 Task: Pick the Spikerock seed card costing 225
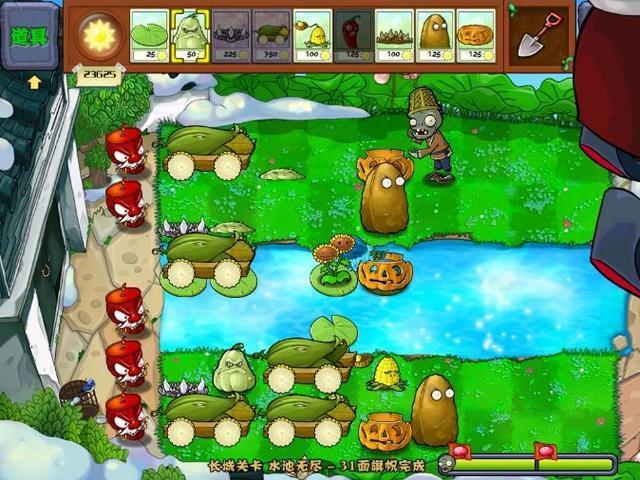(231, 36)
